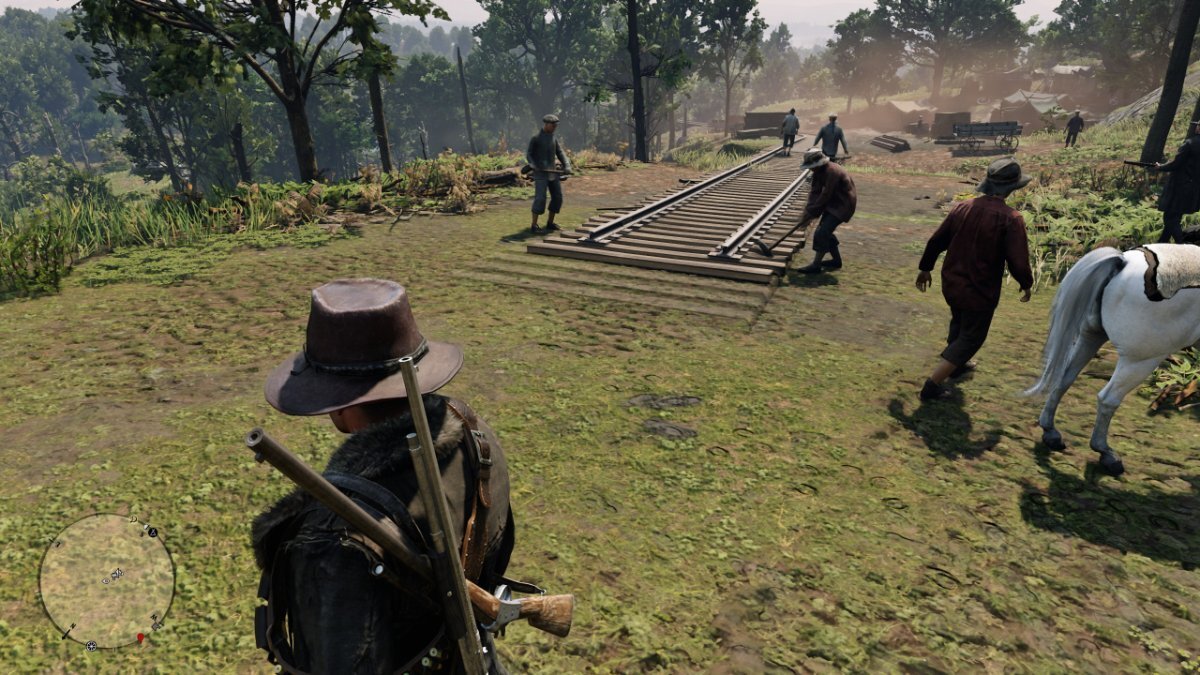Select the red waypoint pin on minimap

[x=140, y=637]
